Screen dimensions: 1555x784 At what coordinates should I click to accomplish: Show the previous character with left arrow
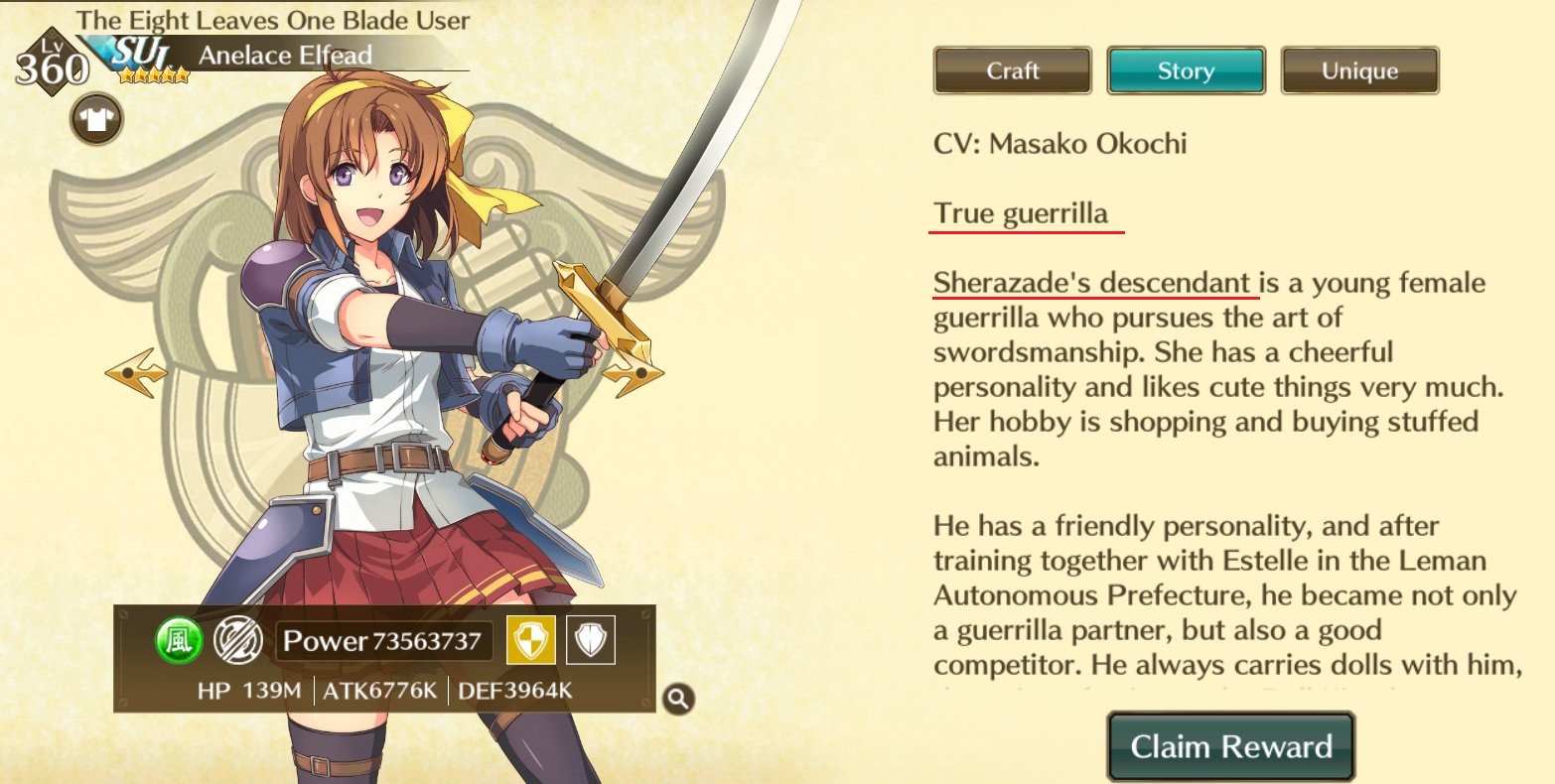(x=135, y=373)
